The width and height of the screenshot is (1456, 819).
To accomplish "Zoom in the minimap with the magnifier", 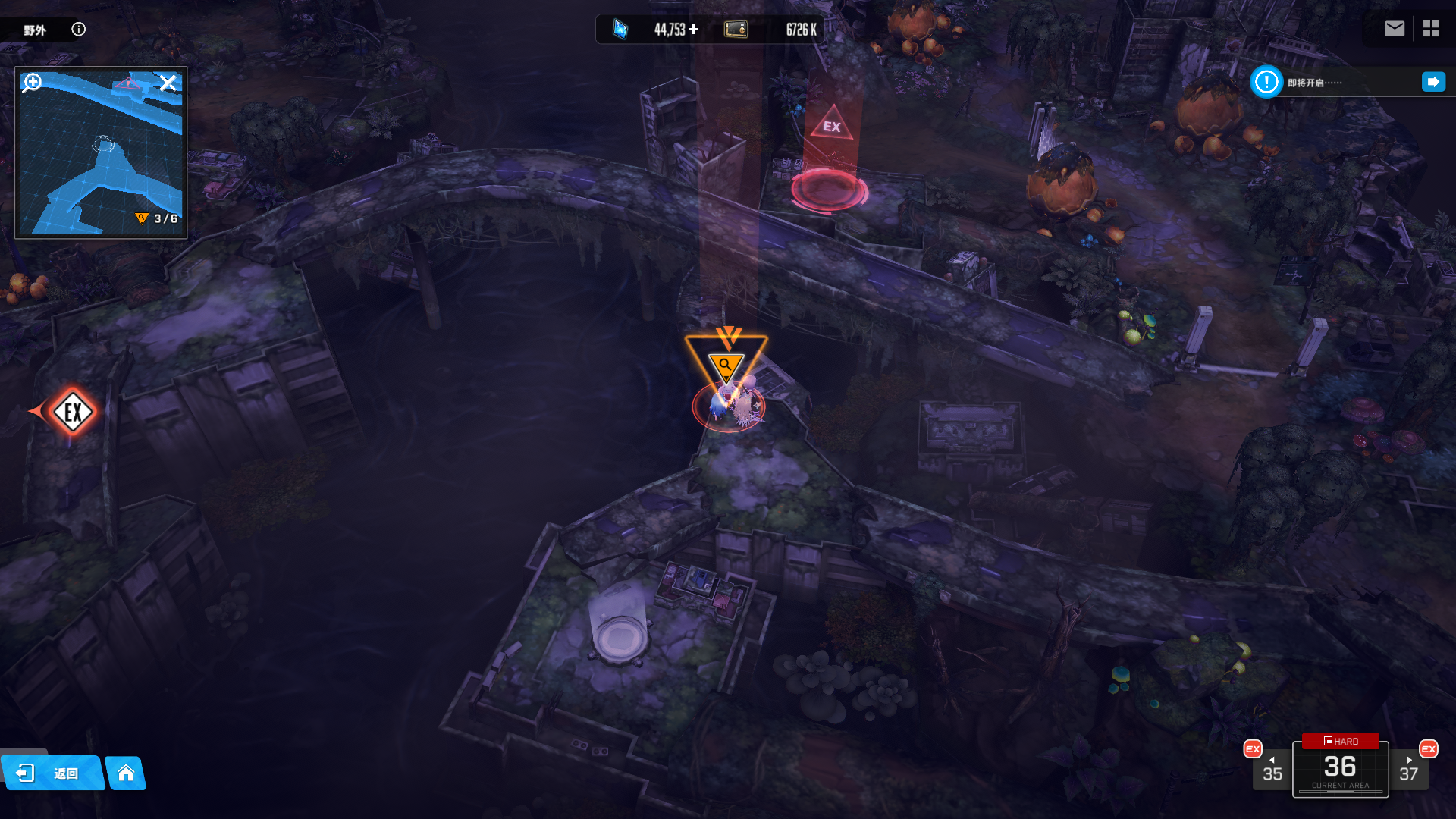I will point(32,82).
